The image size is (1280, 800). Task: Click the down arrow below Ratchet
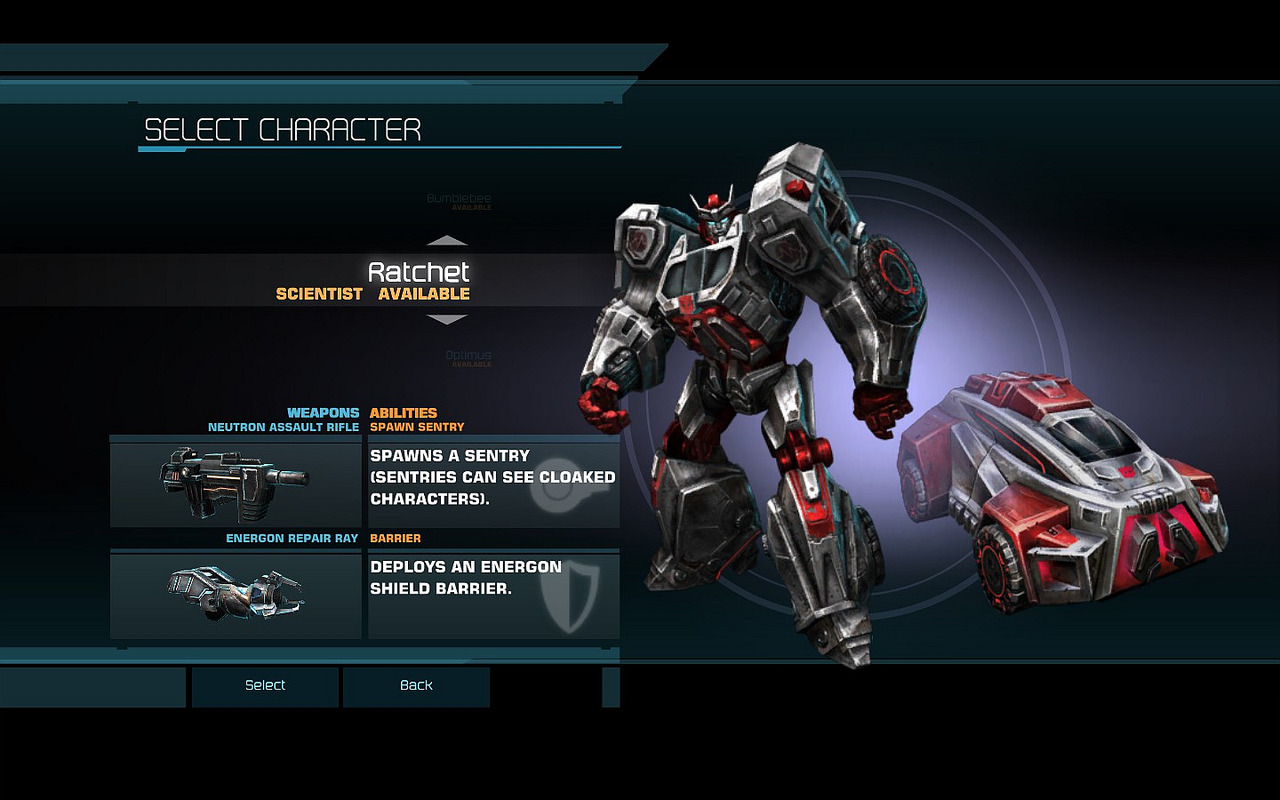[447, 320]
